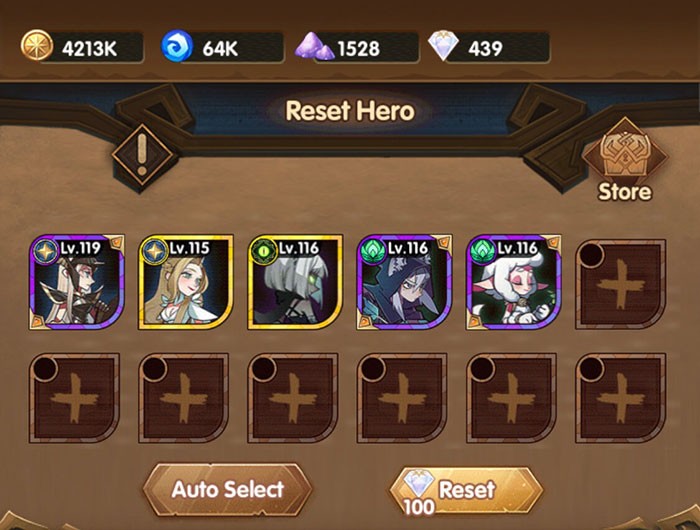Choose the Lv.115 blonde hero

[186, 283]
